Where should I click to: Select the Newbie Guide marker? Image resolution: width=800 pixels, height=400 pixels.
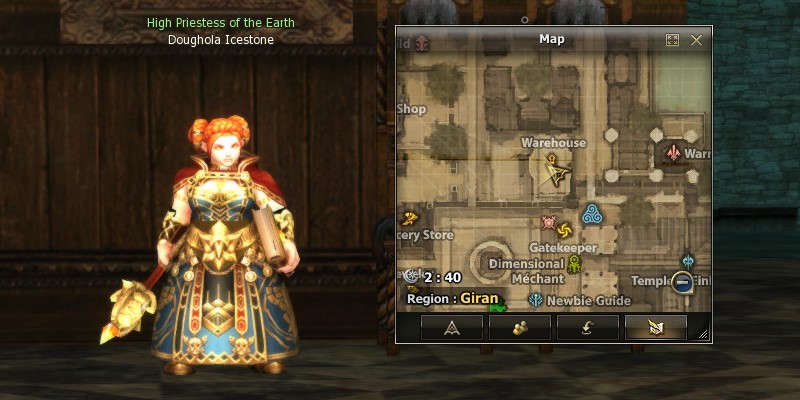[536, 299]
